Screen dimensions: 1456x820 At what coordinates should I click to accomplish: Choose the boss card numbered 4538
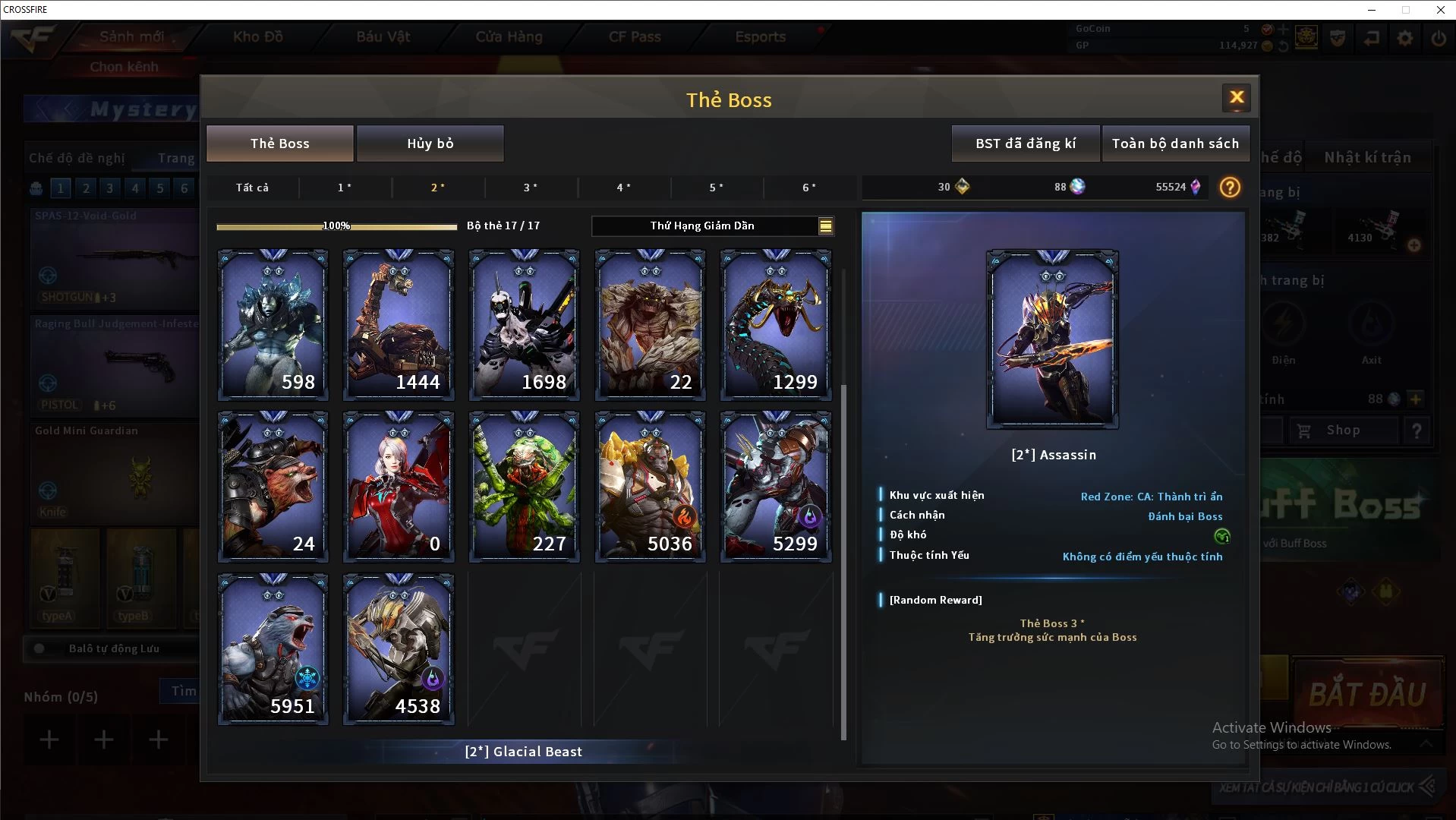tap(399, 648)
